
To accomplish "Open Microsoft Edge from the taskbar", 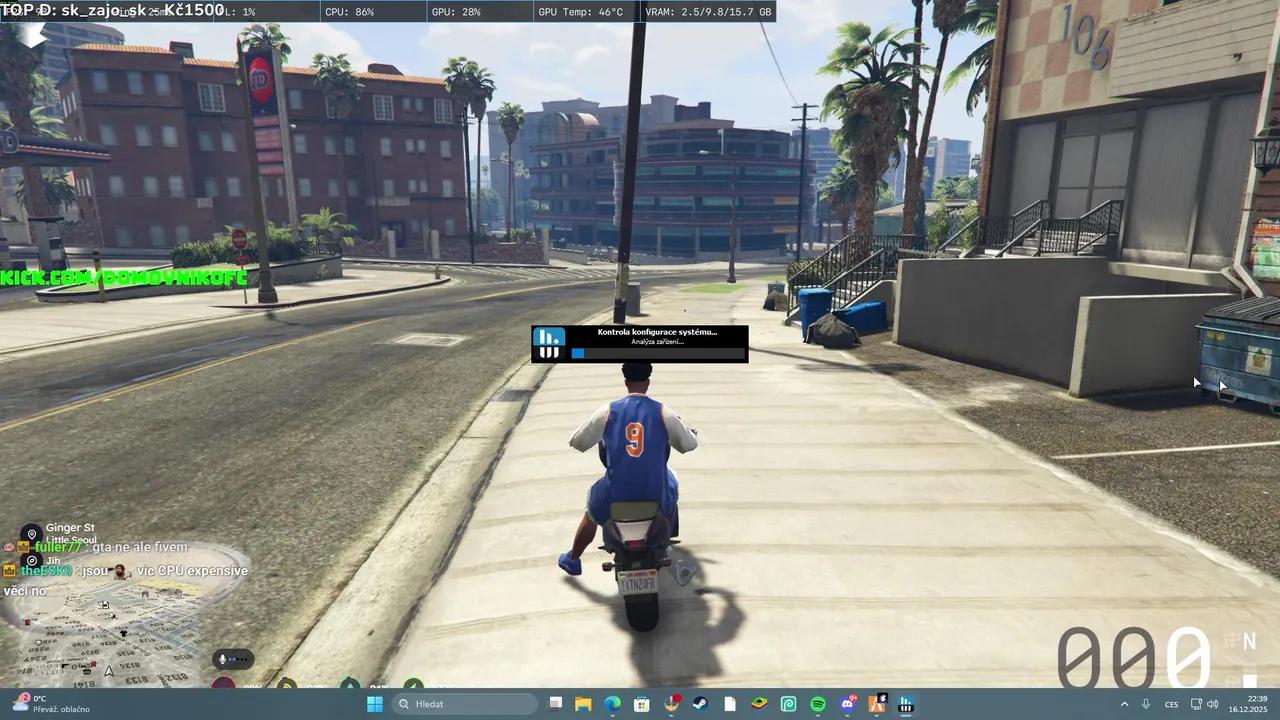I will (612, 703).
